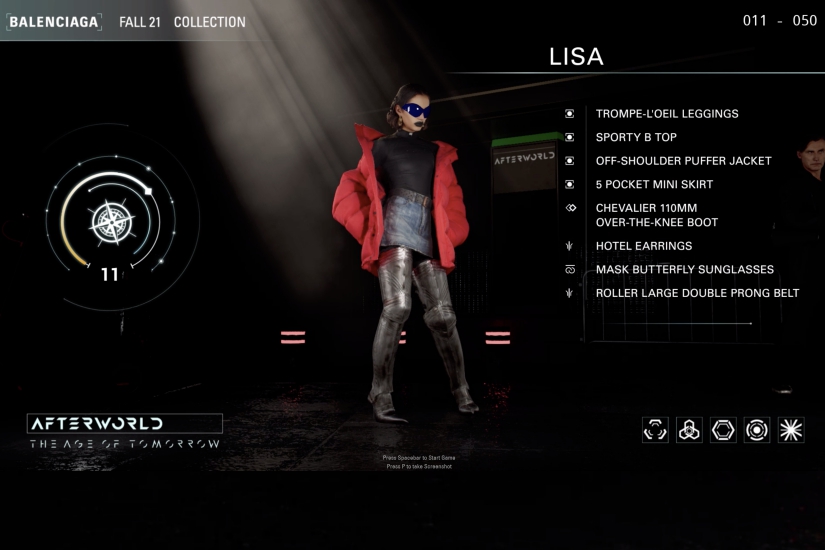Screen dimensions: 825x550
Task: Click the broken hexagon brackets icon
Action: tap(655, 430)
